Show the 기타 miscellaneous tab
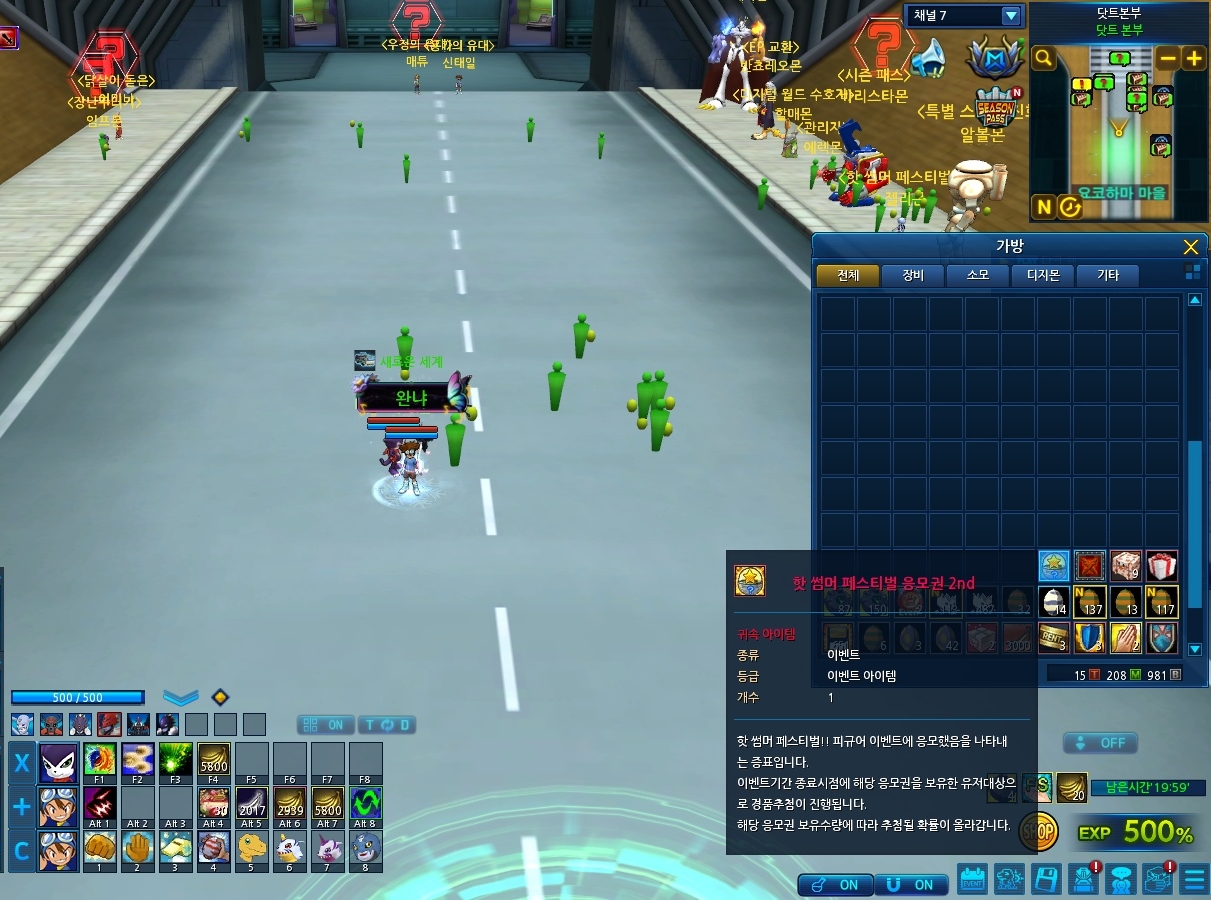The width and height of the screenshot is (1211, 900). click(1107, 275)
